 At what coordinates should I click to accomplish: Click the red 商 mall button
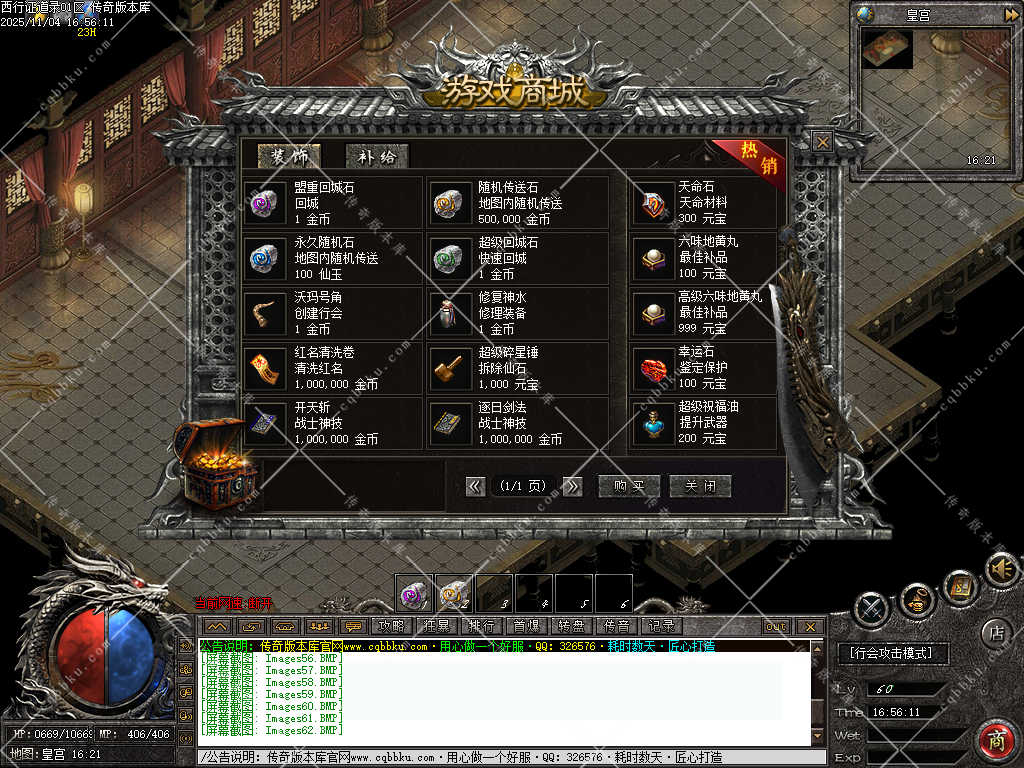pos(996,741)
